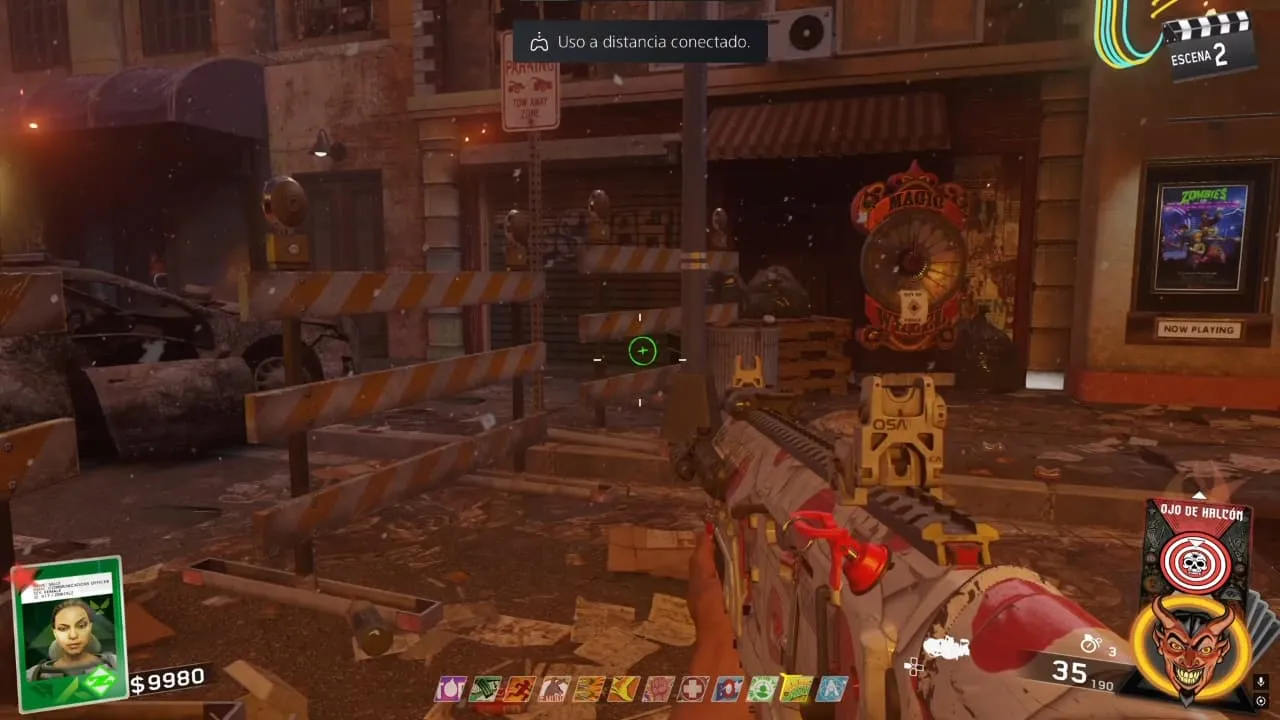Click the grenade equipment icon
This screenshot has width=1280, height=720.
click(x=1090, y=643)
